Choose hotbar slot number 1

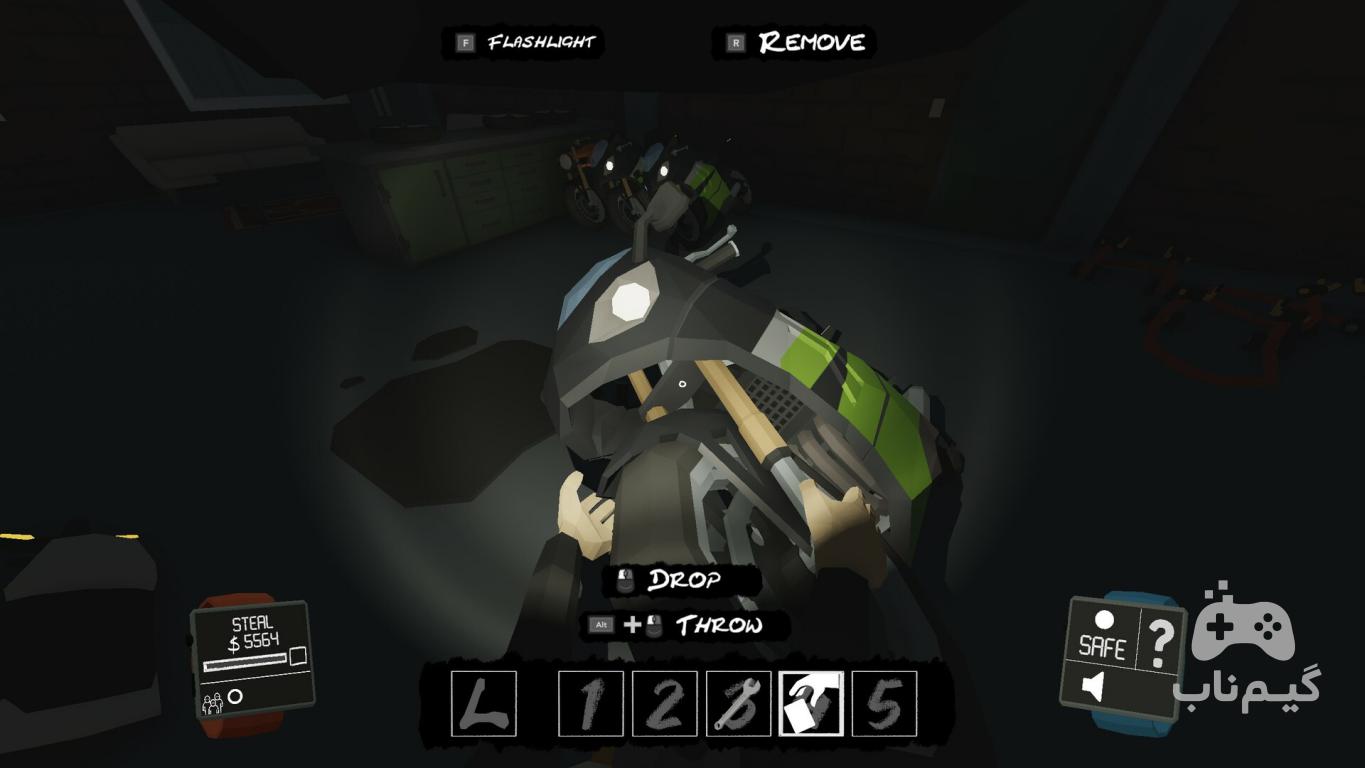(590, 704)
